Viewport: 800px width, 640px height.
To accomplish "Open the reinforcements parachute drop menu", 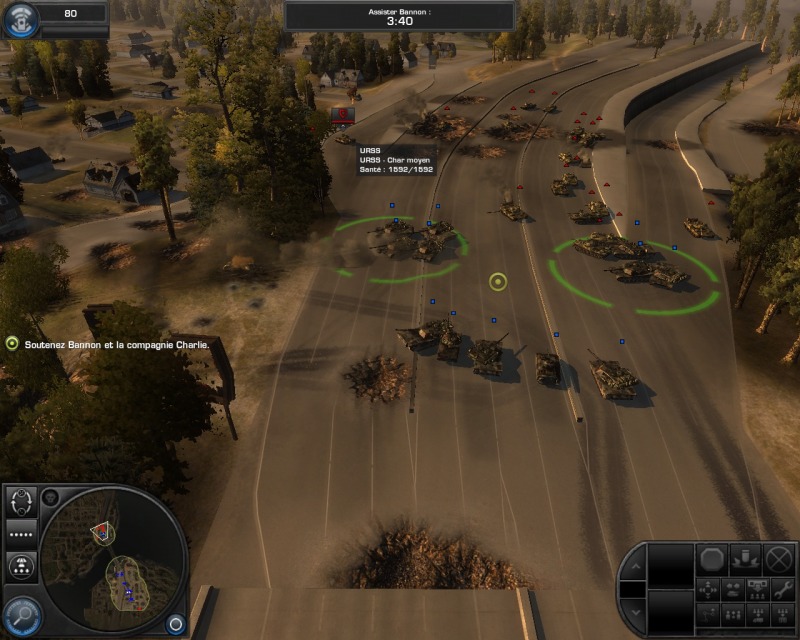I will 21,567.
